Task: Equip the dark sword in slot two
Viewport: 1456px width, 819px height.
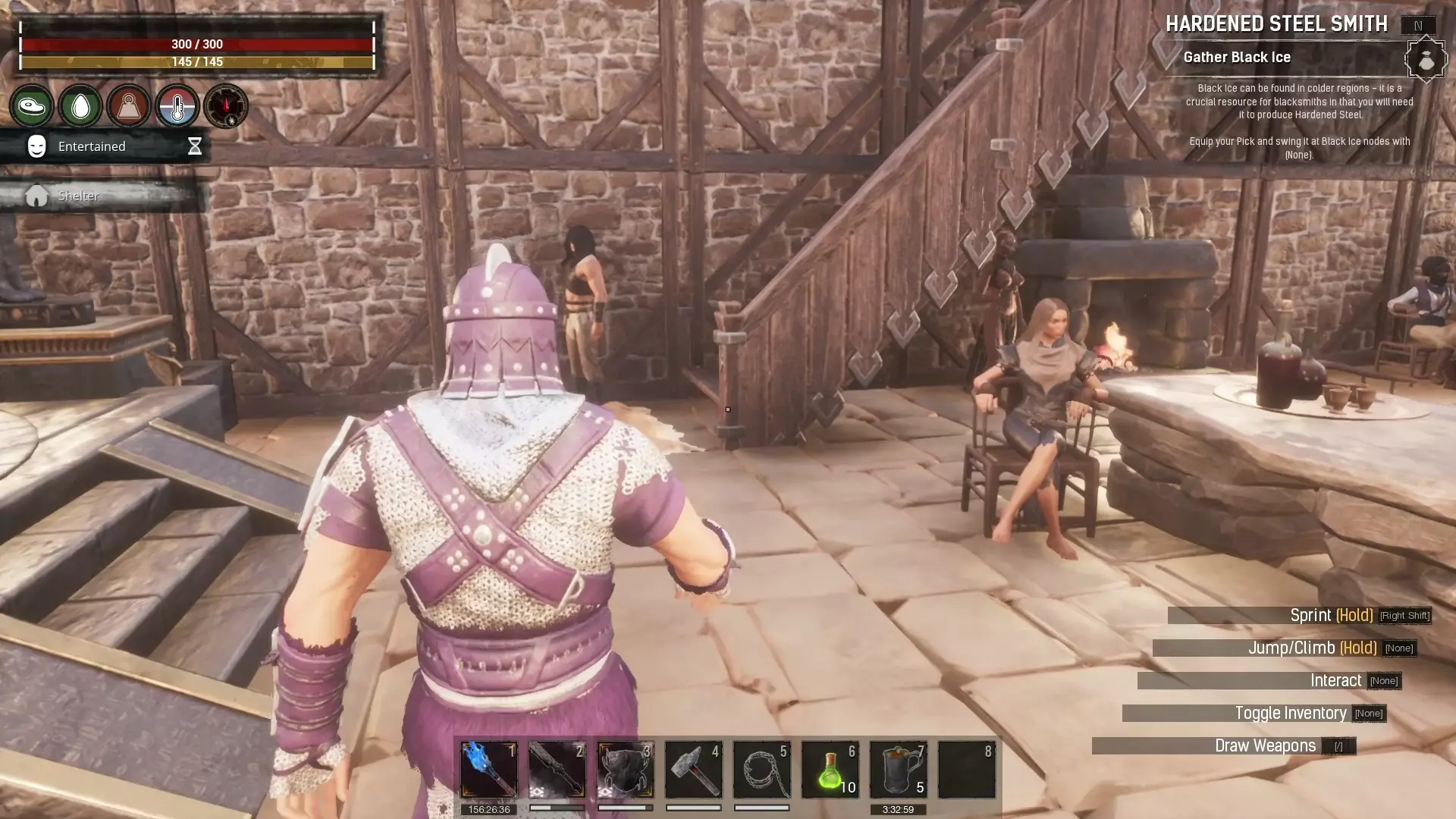Action: [557, 770]
